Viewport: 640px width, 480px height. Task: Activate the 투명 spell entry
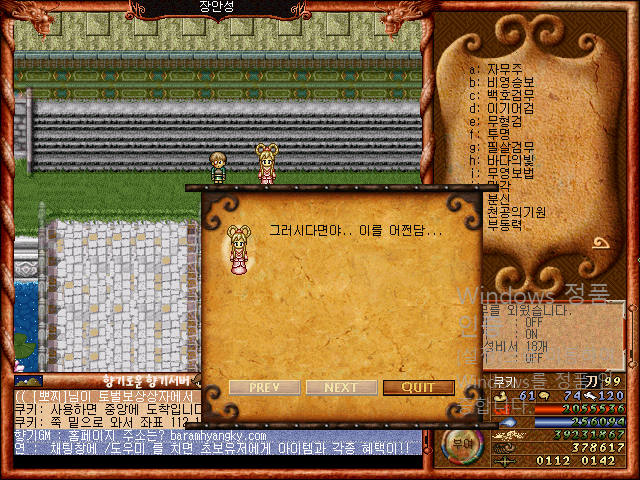(x=500, y=134)
